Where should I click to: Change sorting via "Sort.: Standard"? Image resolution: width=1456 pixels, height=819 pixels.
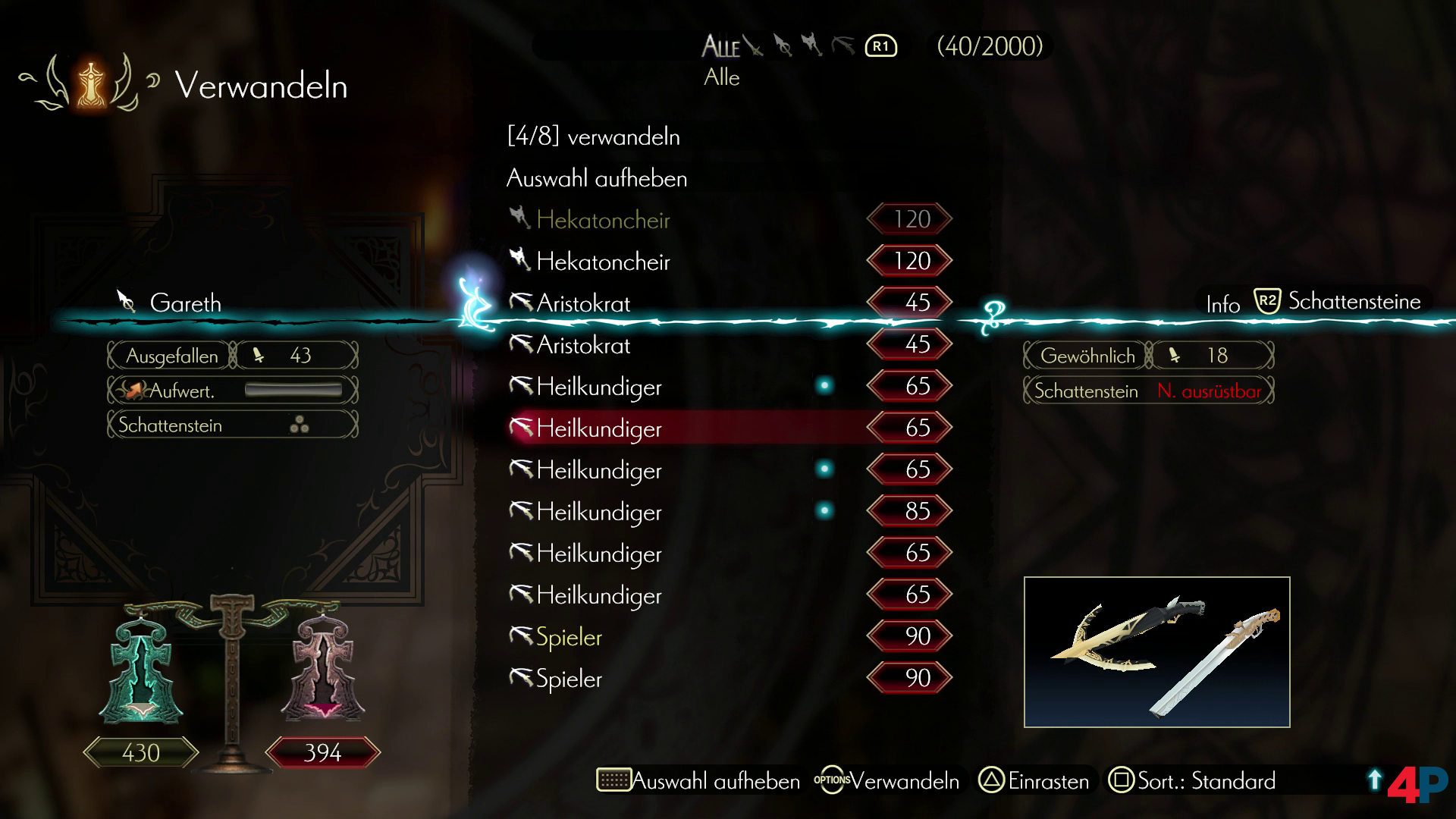click(x=1193, y=781)
